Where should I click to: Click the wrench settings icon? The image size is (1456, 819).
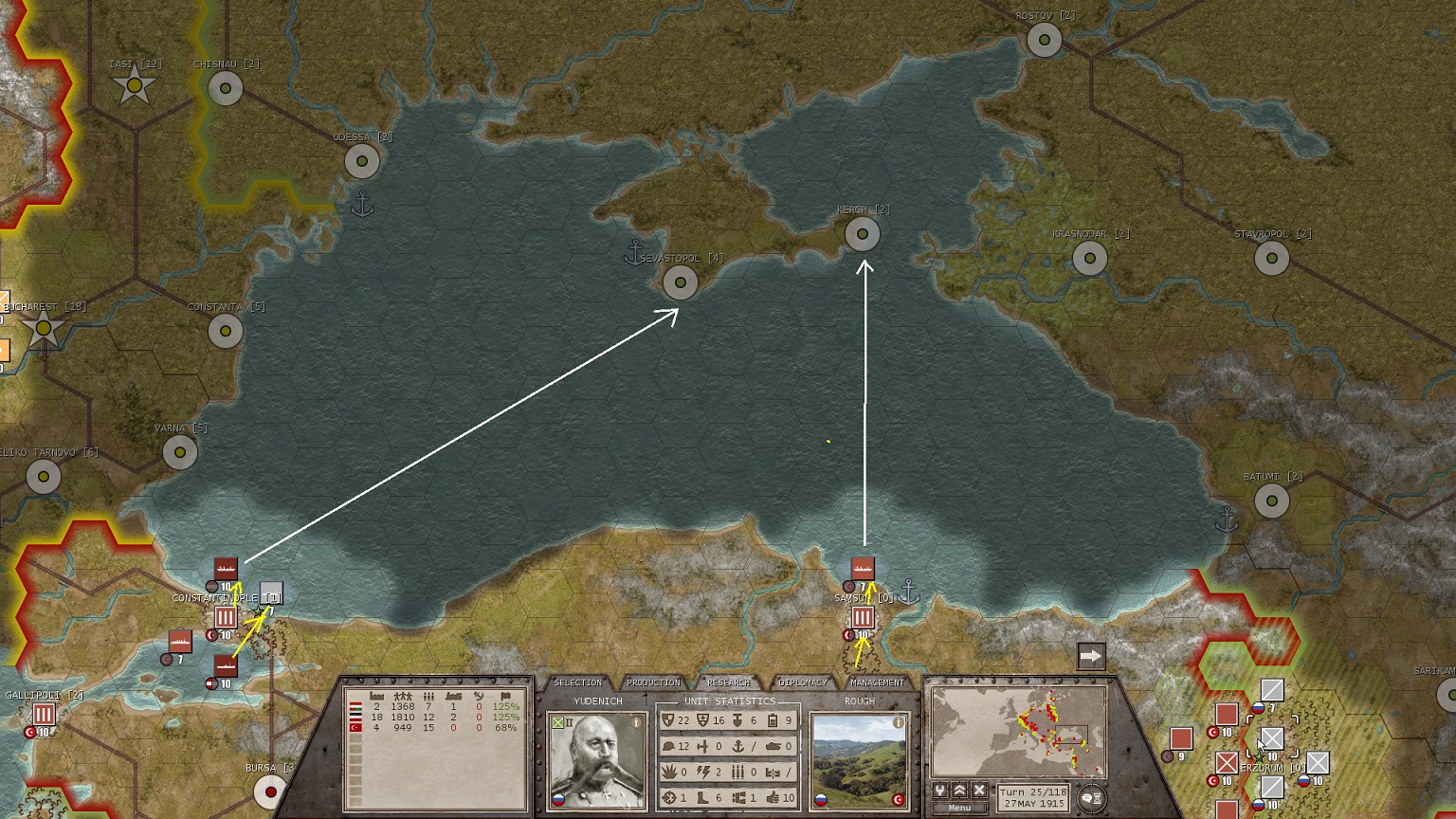point(940,791)
